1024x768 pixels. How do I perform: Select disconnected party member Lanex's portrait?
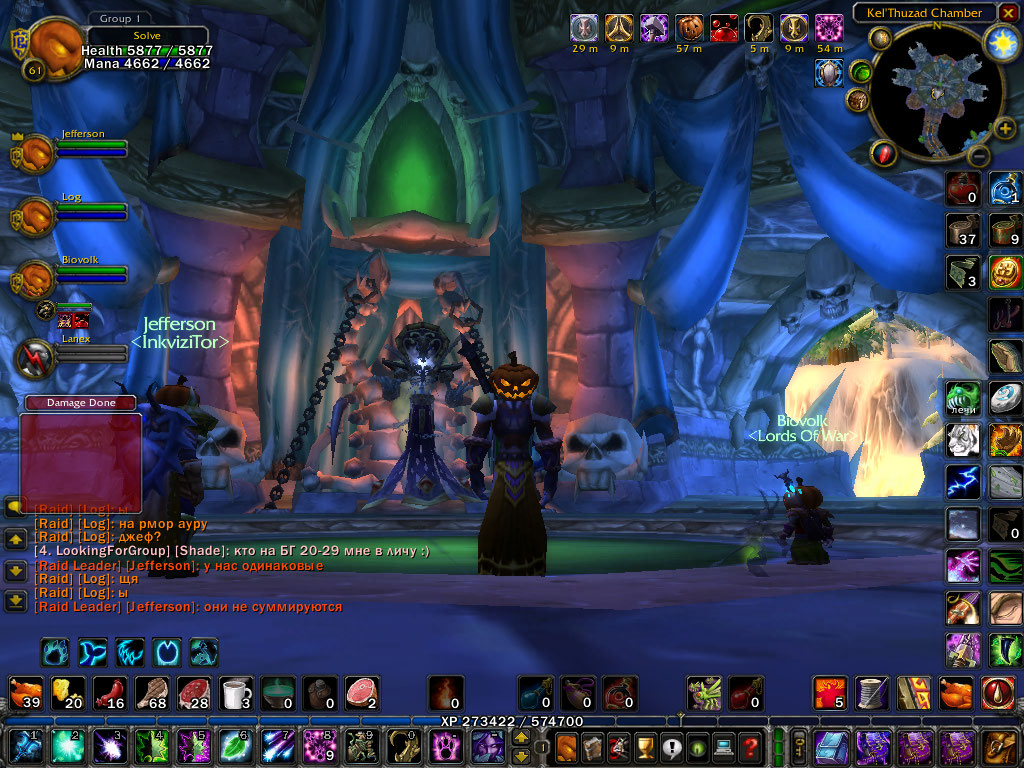(x=37, y=359)
